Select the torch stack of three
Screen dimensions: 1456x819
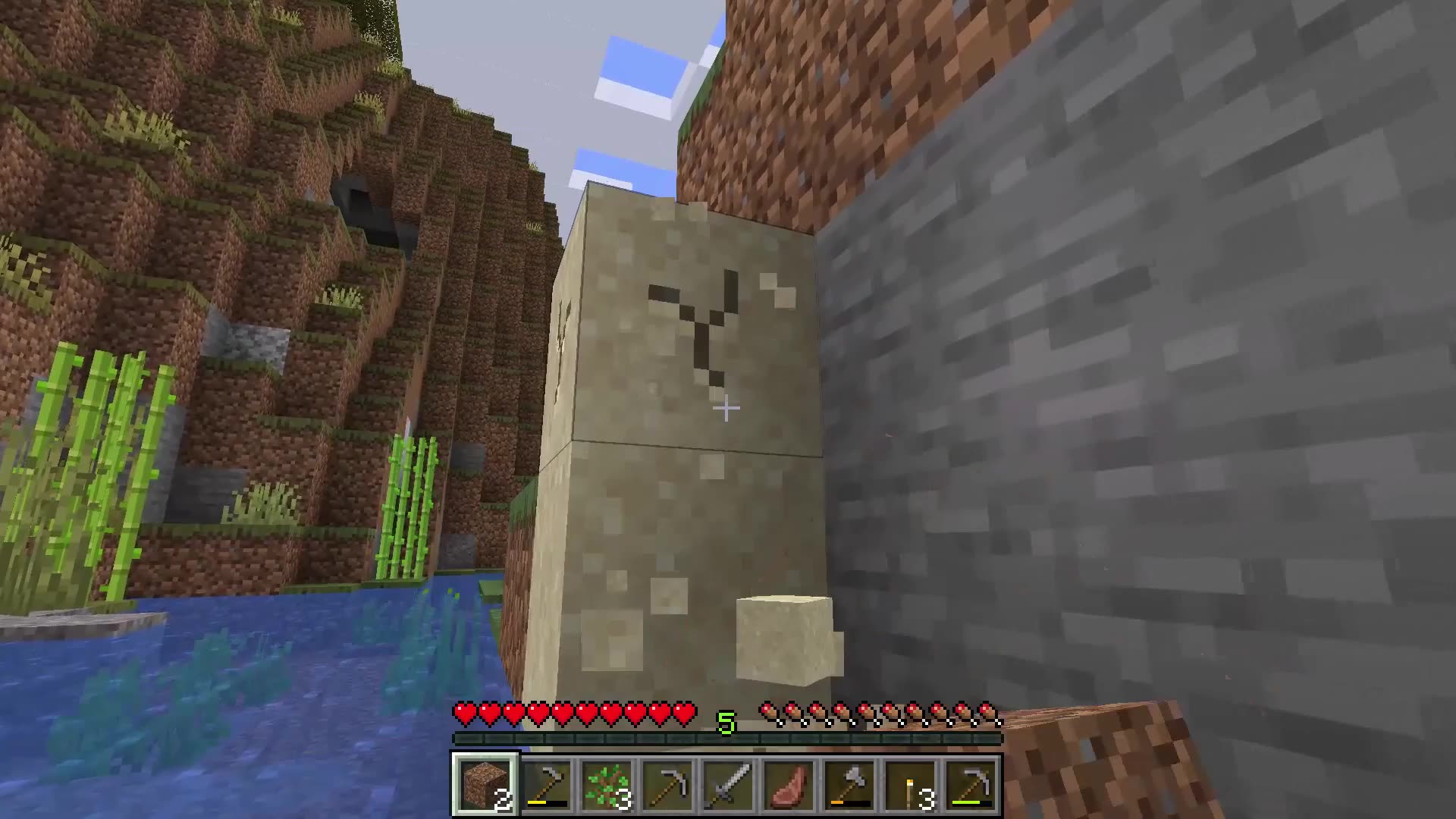908,783
